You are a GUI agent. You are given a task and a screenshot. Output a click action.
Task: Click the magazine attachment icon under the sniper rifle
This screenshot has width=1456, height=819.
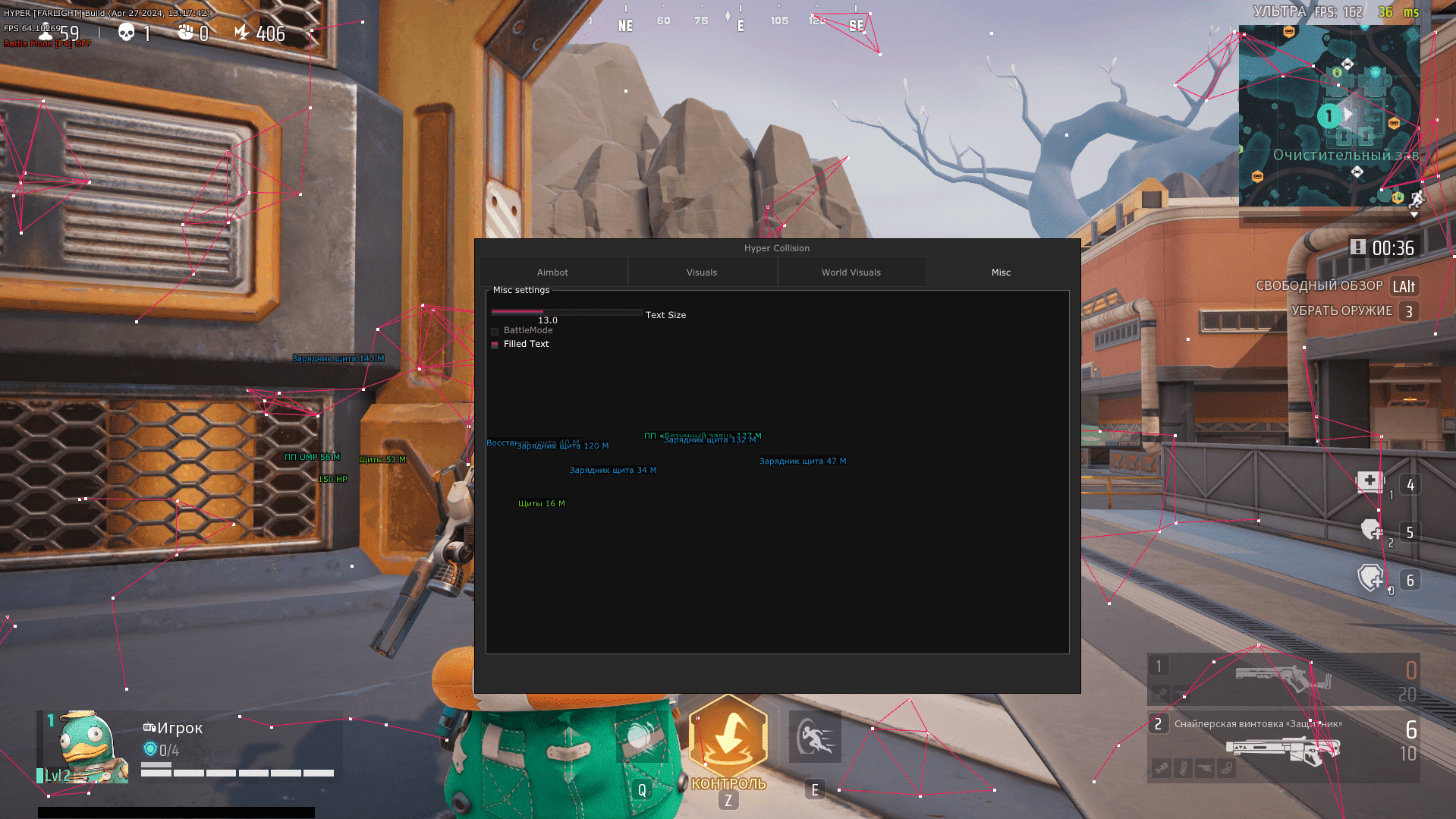tap(1184, 768)
